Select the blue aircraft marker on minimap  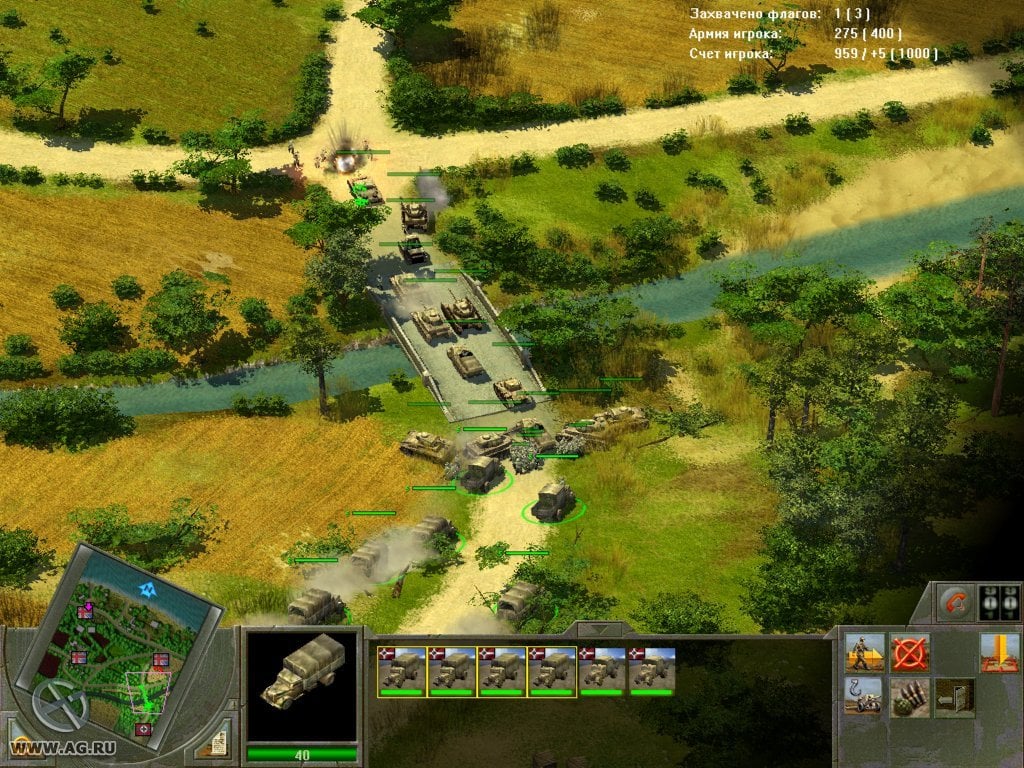coord(149,590)
